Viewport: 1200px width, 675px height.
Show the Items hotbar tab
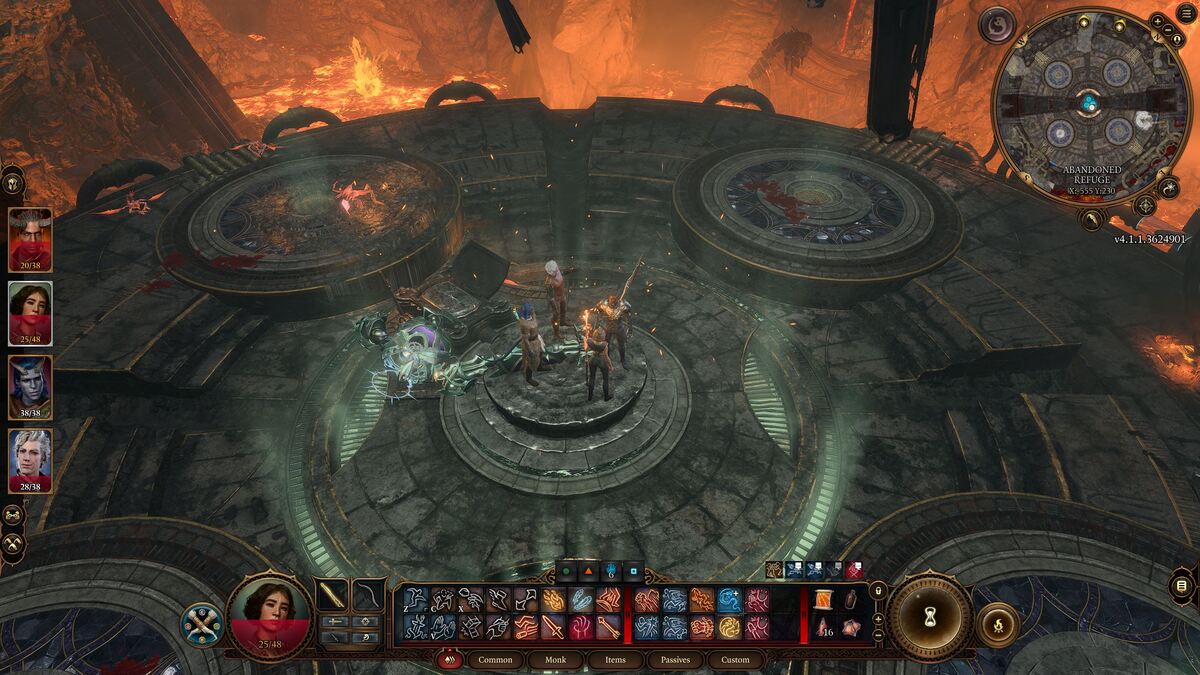coord(615,660)
